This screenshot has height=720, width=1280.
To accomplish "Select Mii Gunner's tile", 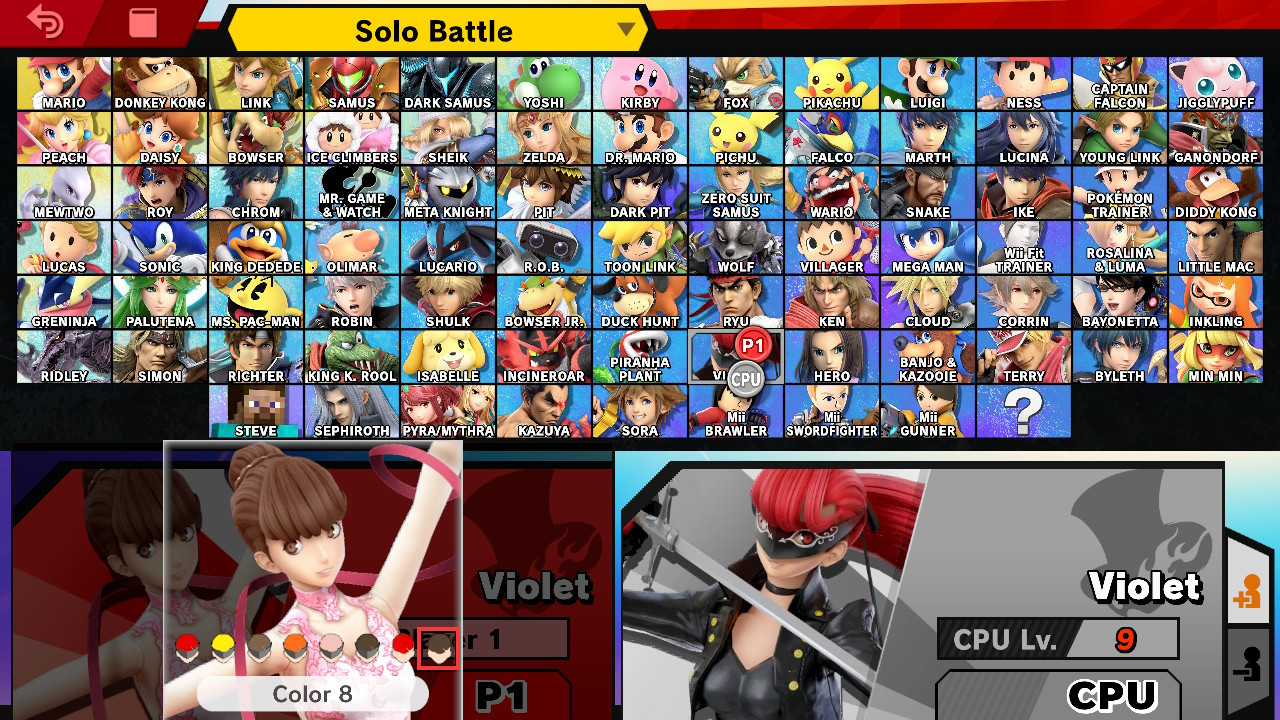I will [x=927, y=410].
